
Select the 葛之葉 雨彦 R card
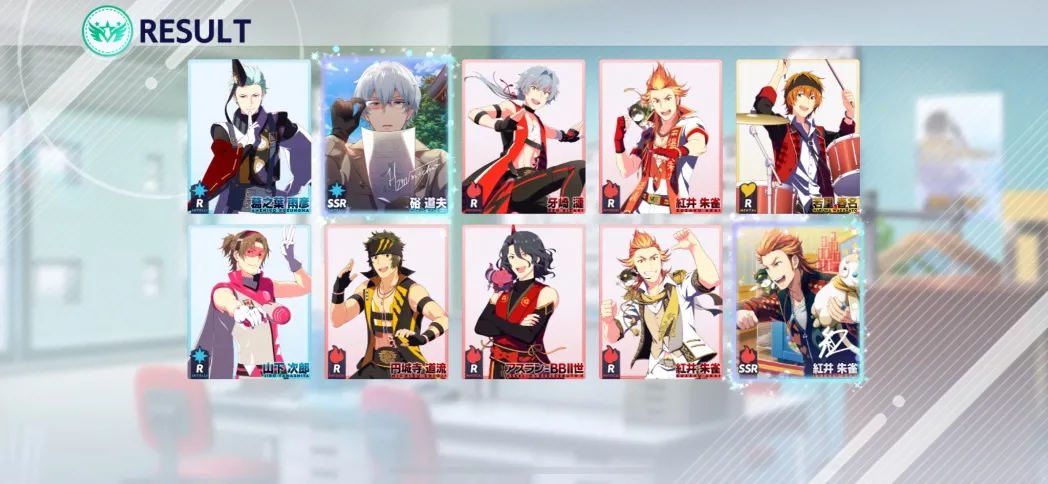click(x=249, y=137)
